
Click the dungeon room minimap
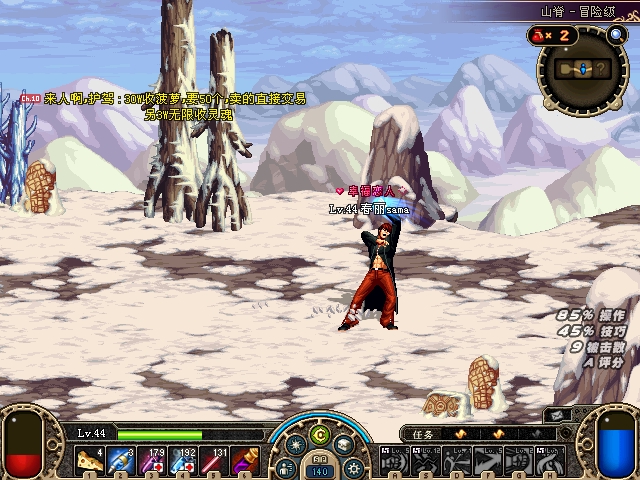[586, 68]
